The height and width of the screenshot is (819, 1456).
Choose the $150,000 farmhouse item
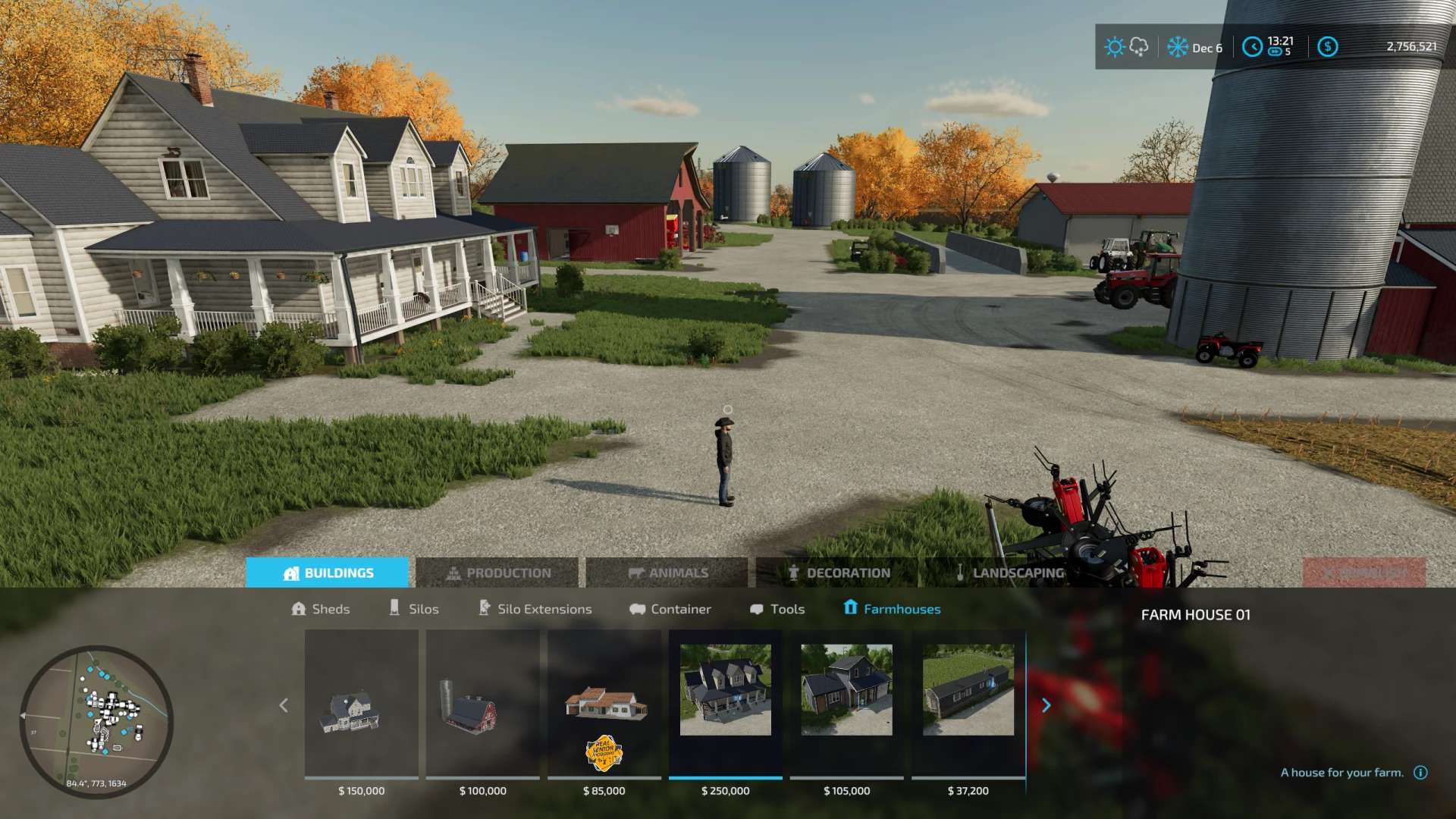click(362, 705)
